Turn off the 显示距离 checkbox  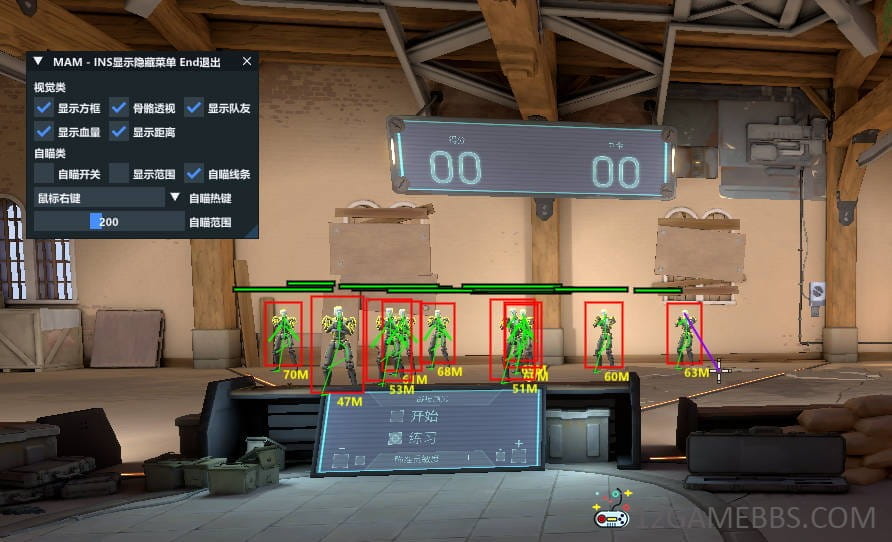(x=119, y=131)
